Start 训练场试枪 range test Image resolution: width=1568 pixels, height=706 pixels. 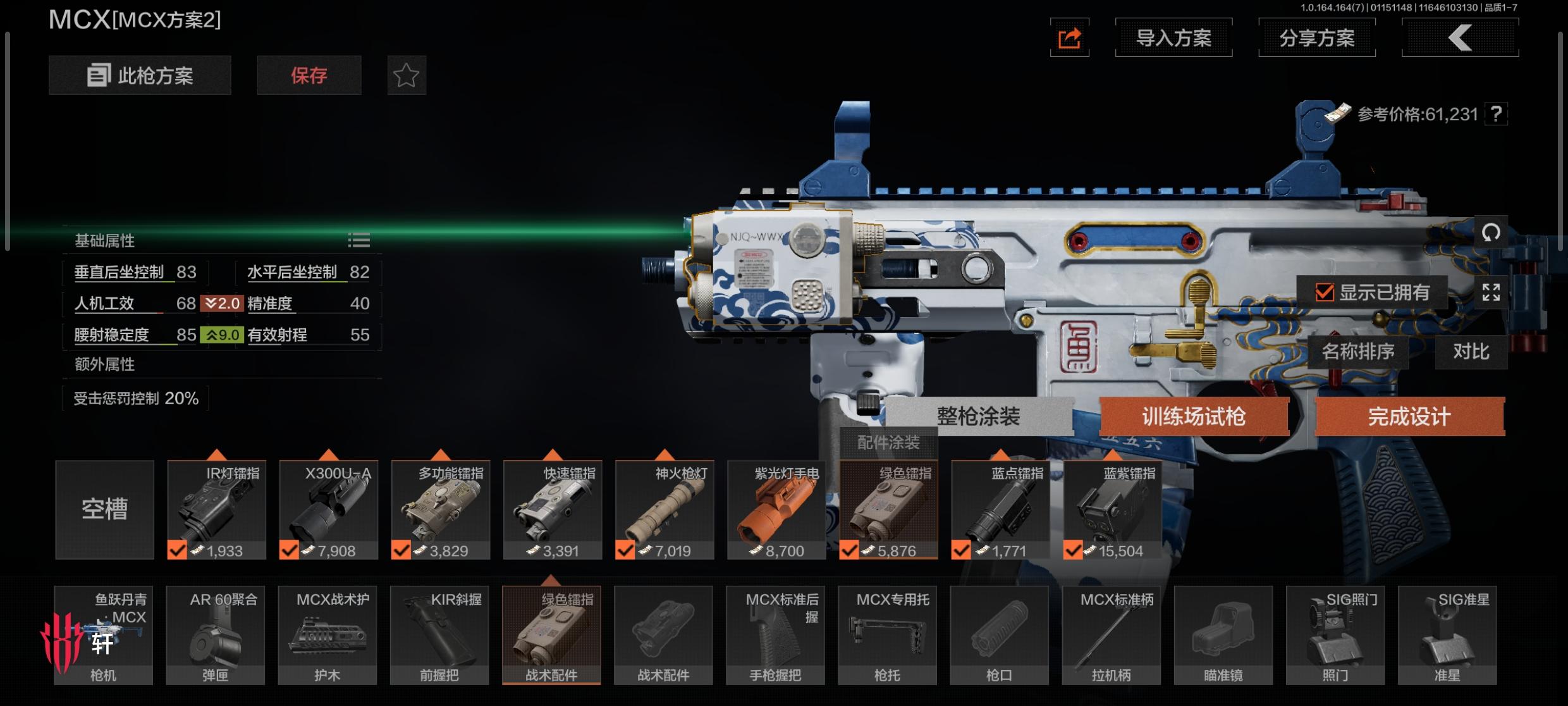(x=1194, y=416)
